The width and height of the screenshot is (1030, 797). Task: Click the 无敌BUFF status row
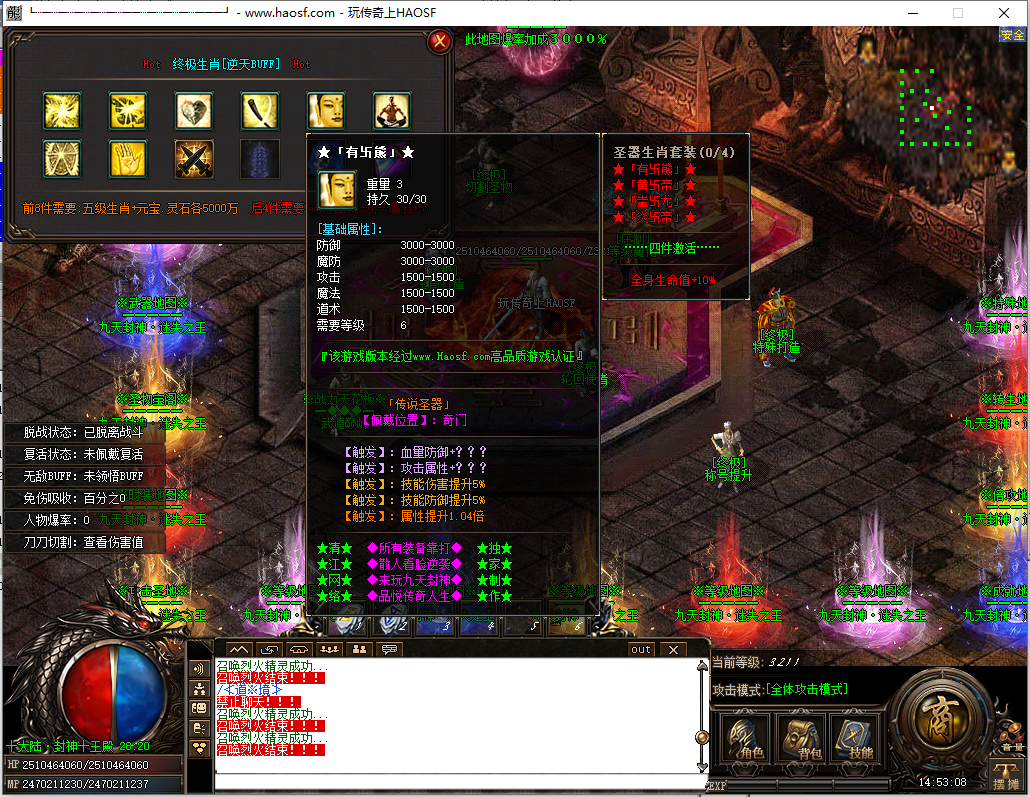point(85,476)
